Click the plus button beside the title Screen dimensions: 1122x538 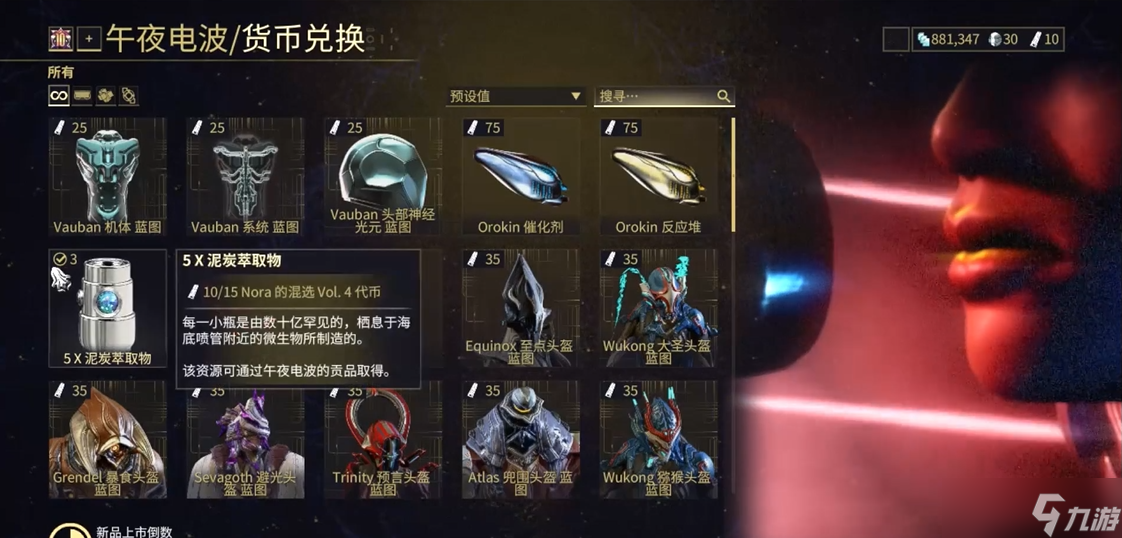point(89,39)
